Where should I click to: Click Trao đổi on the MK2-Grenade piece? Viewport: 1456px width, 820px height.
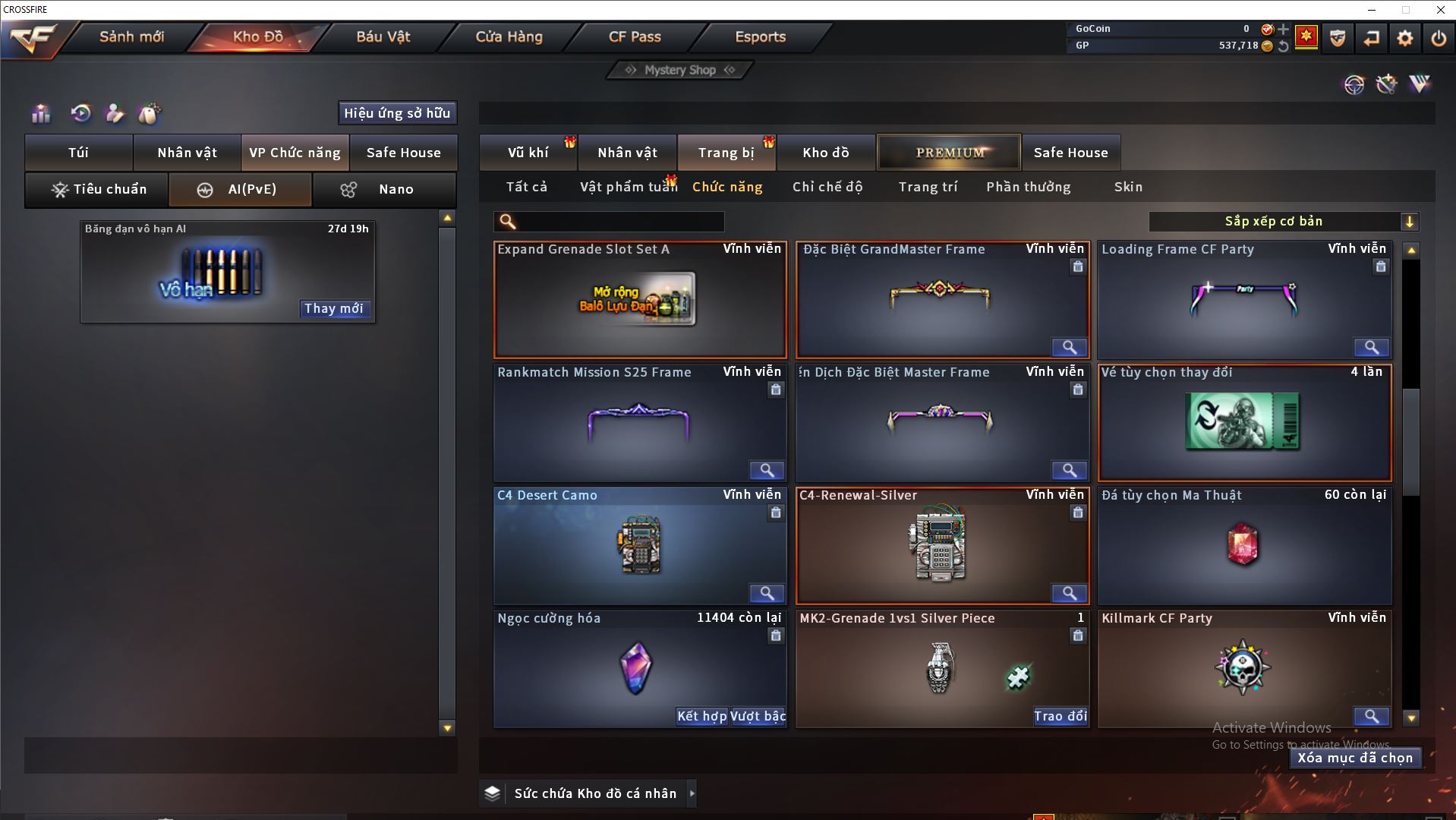click(1060, 716)
